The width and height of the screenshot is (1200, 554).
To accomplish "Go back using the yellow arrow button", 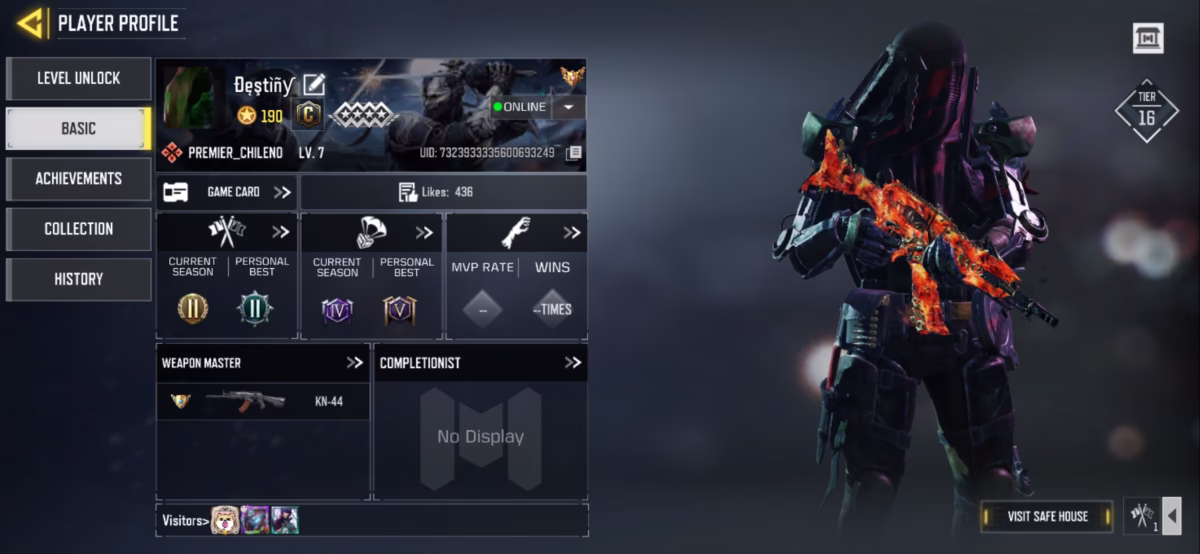I will (30, 22).
